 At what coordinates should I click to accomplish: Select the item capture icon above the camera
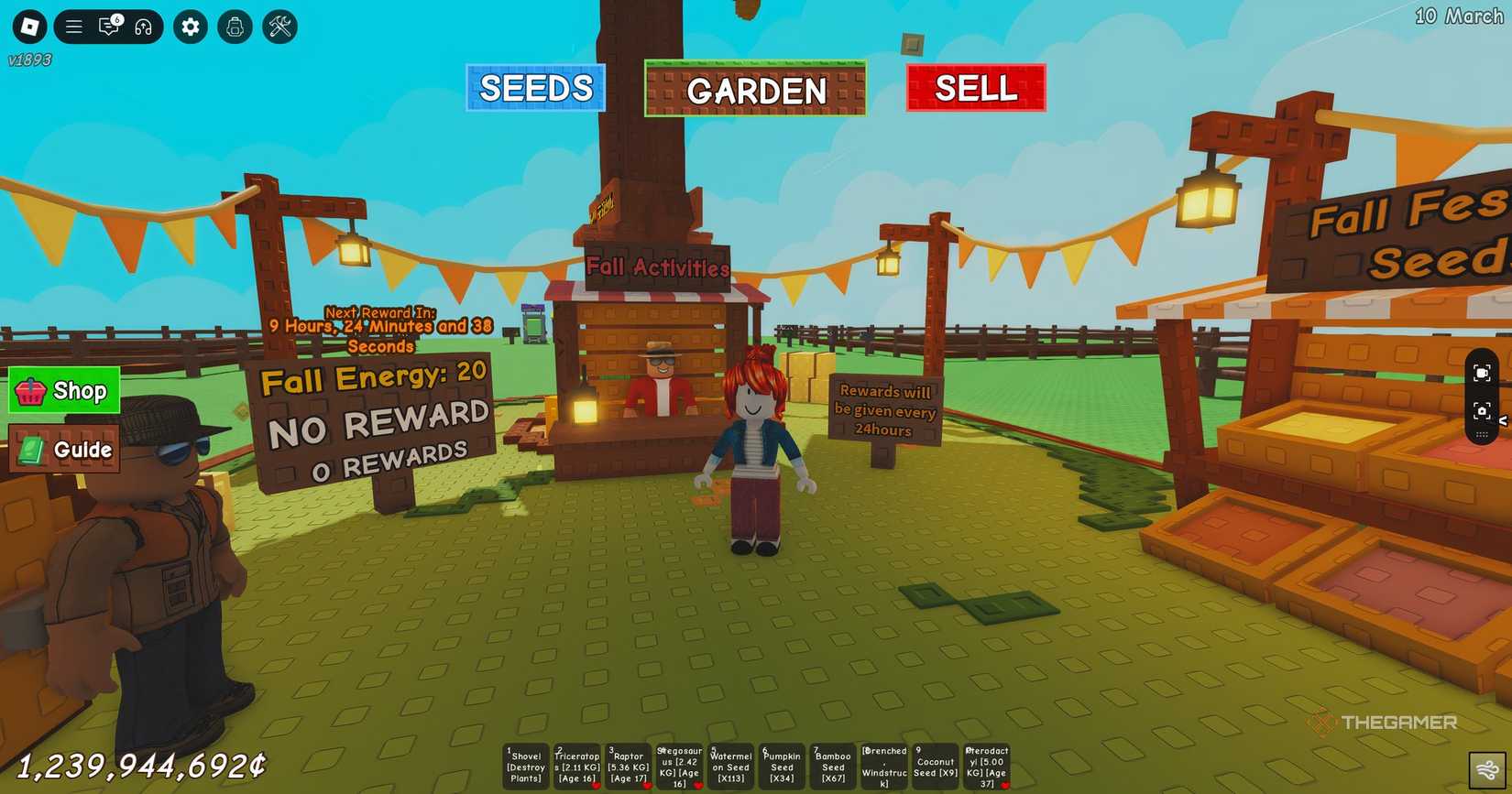[1482, 372]
